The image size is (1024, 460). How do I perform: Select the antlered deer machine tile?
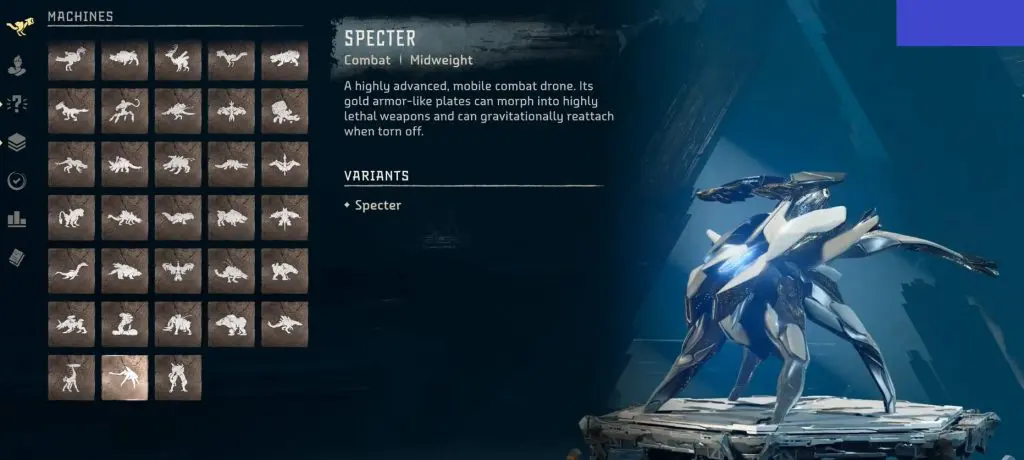tap(178, 61)
